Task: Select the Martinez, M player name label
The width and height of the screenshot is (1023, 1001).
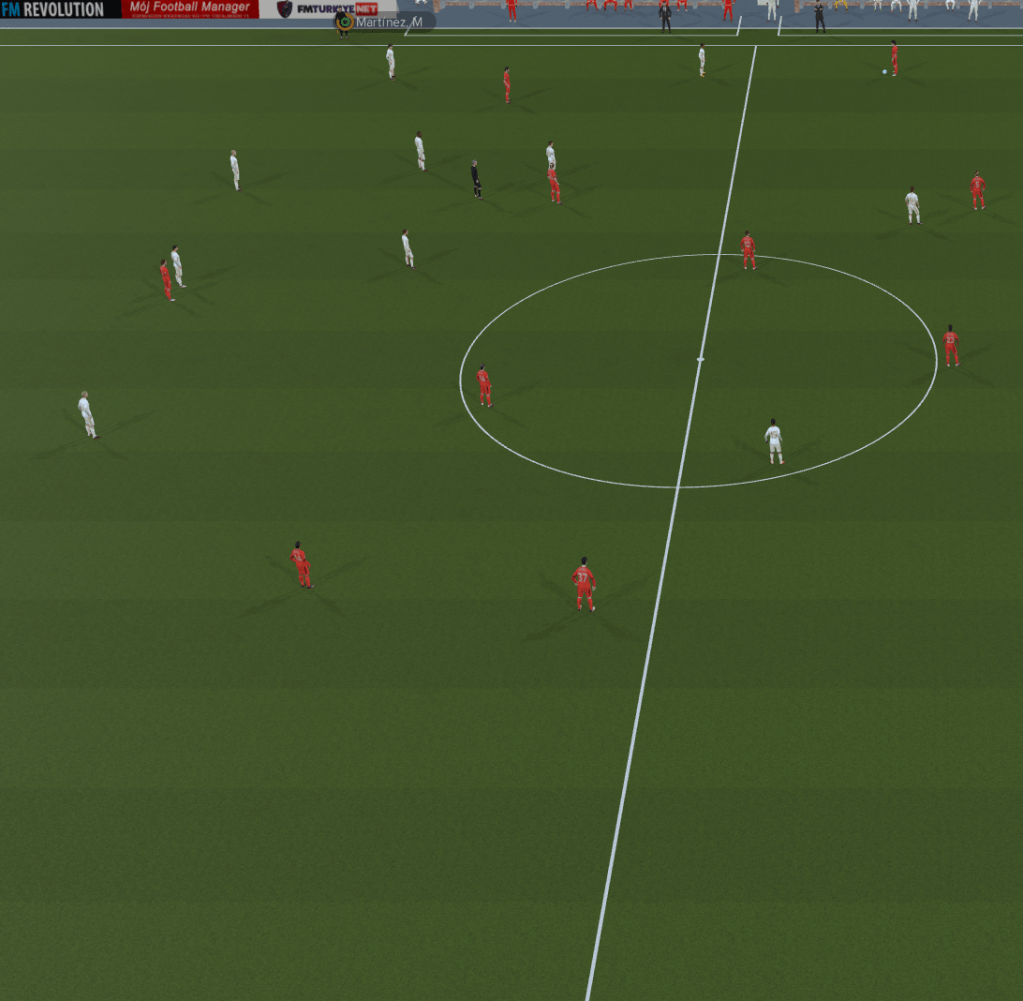Action: pos(387,22)
